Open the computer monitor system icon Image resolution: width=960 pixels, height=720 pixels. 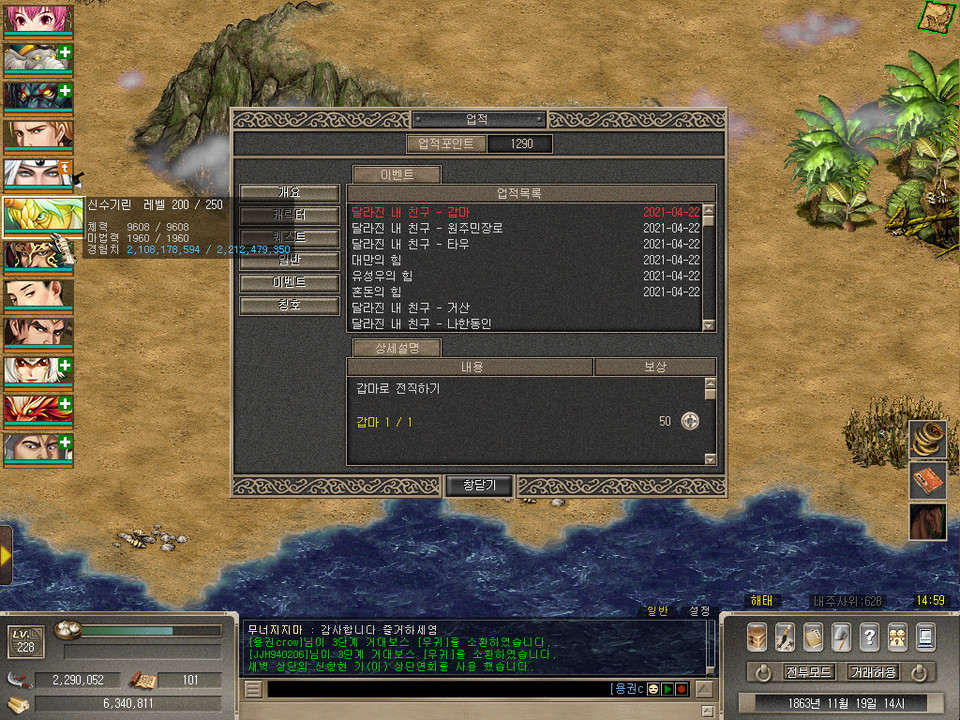tap(925, 636)
